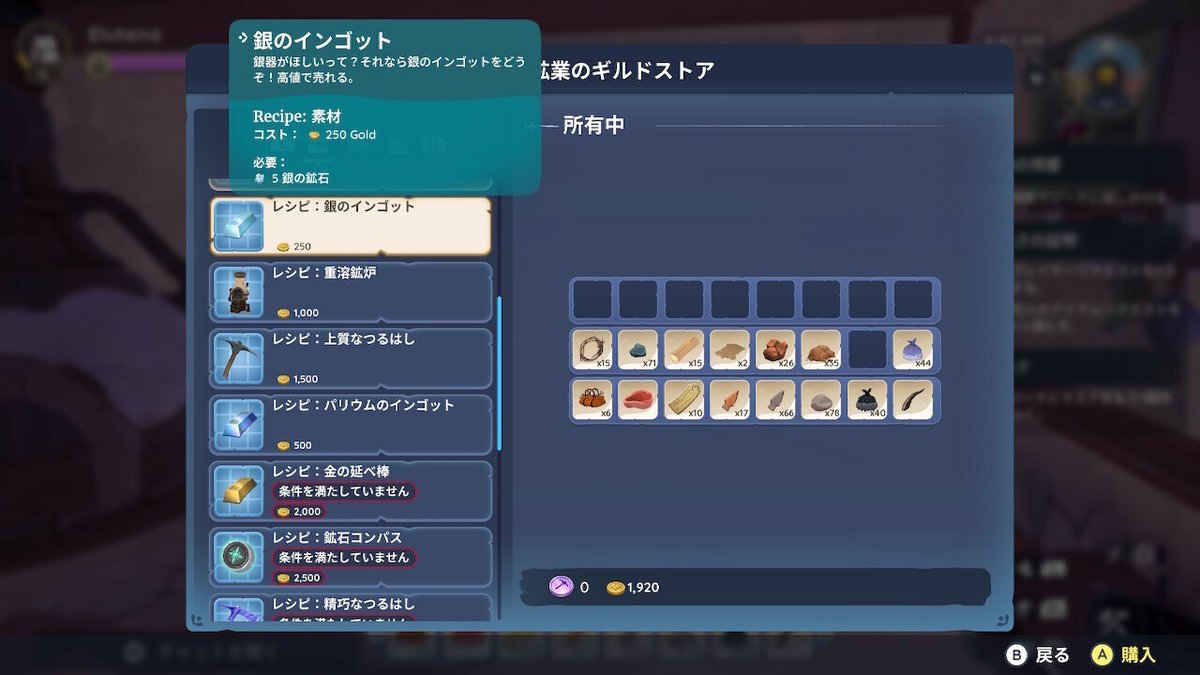
Task: Choose the 重溶鉱炉 recipe for 1,000 gold
Action: coord(350,292)
